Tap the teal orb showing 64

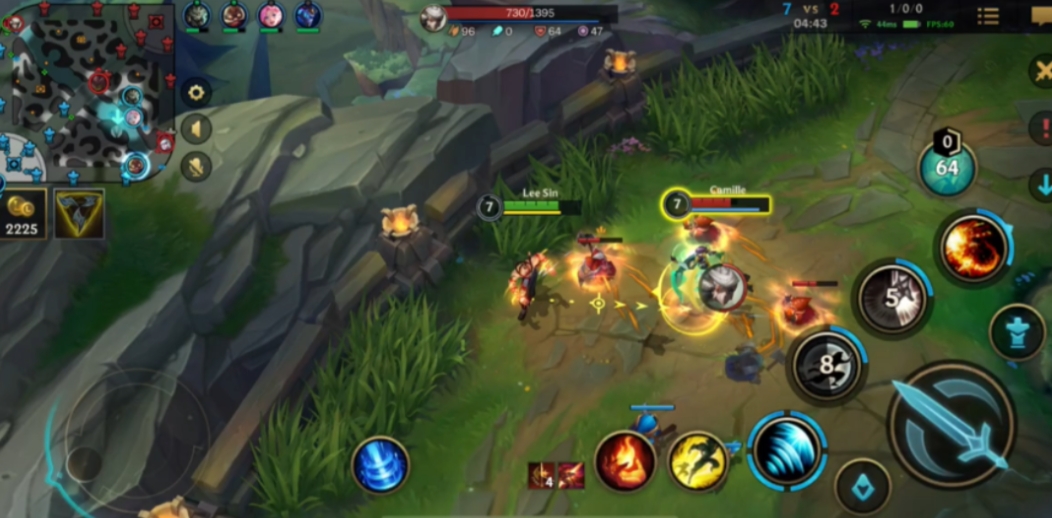pyautogui.click(x=946, y=167)
